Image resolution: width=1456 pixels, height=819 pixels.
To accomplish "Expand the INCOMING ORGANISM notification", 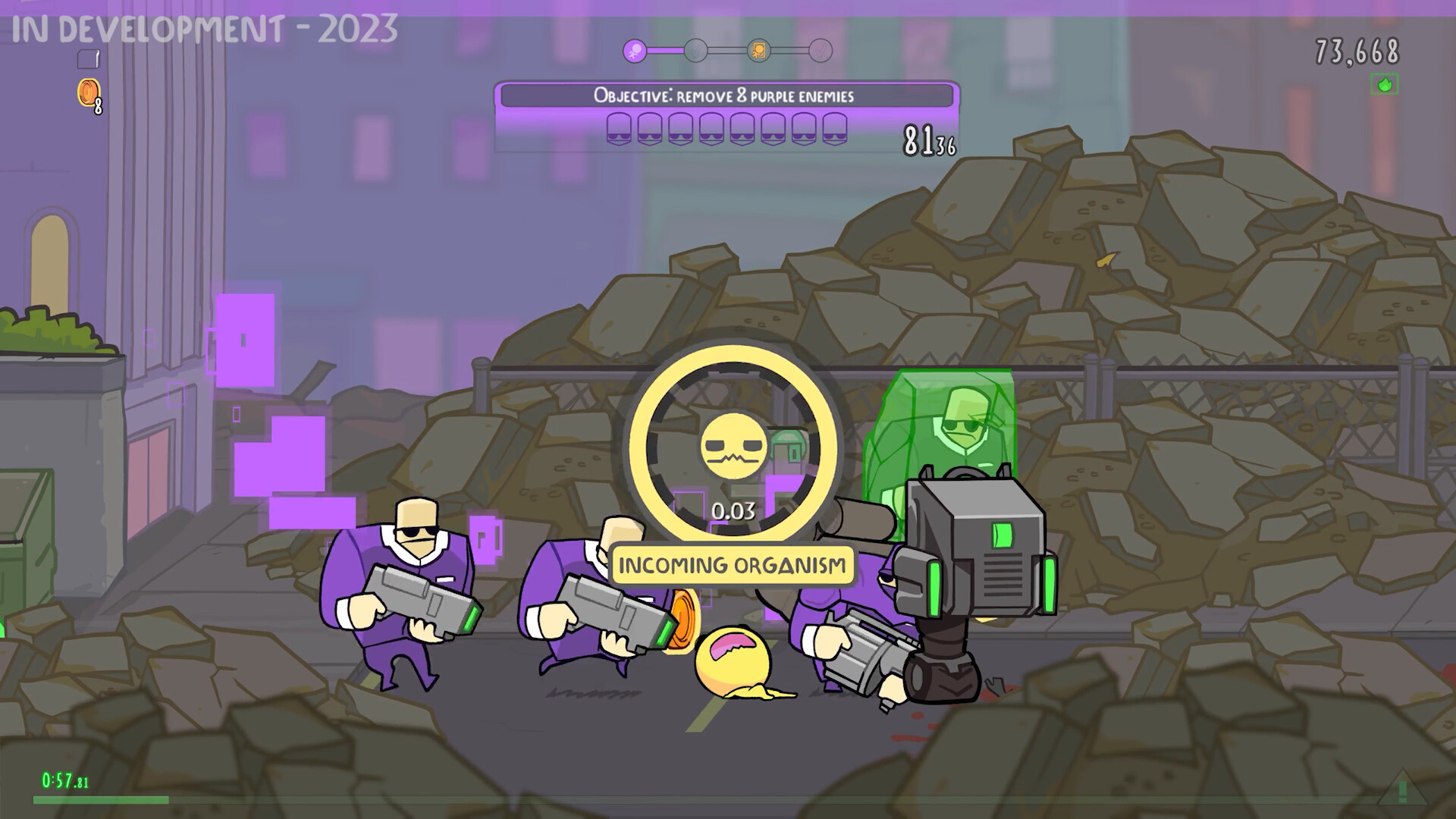I will pyautogui.click(x=730, y=564).
